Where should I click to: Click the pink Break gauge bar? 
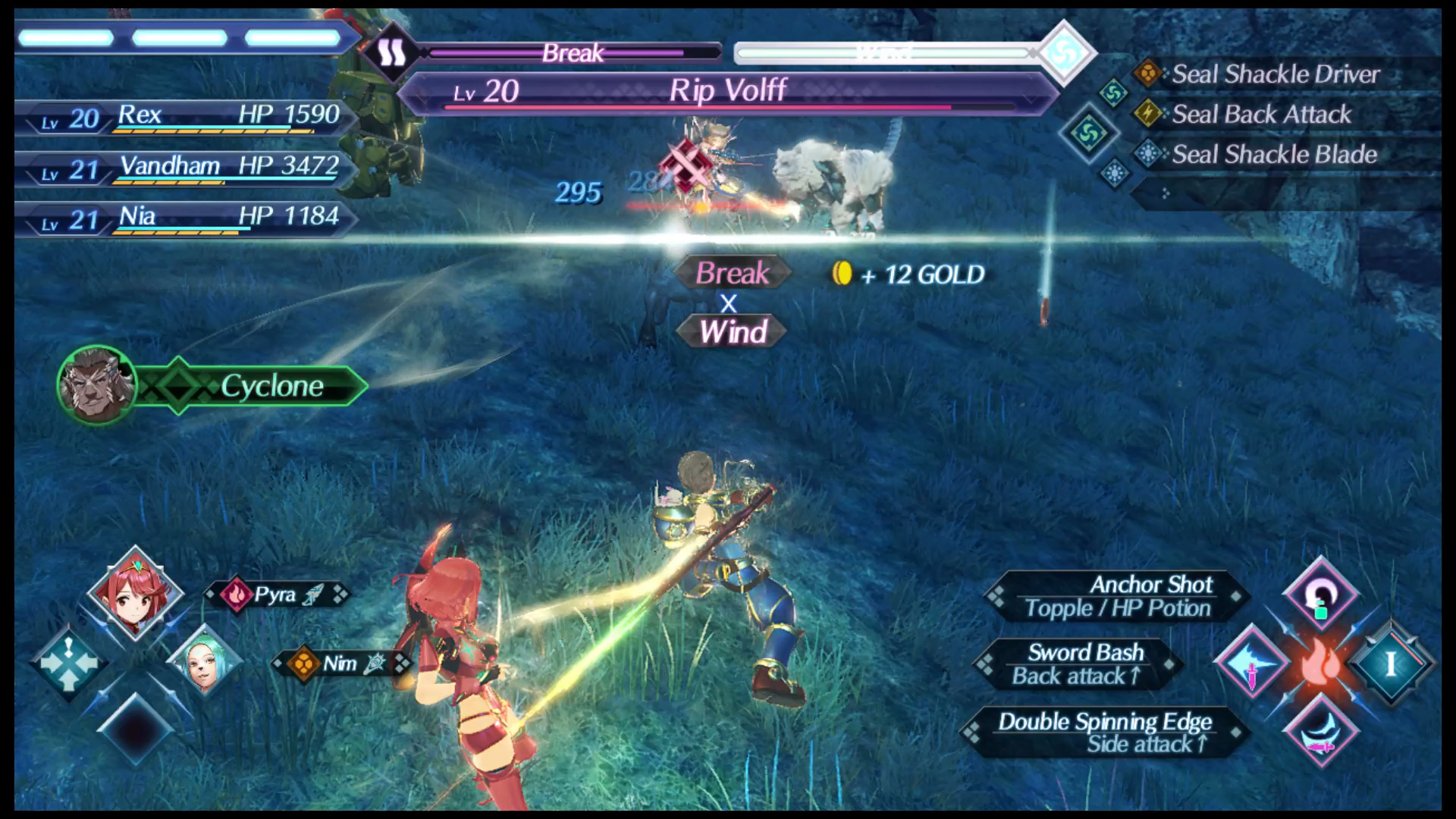(x=573, y=53)
